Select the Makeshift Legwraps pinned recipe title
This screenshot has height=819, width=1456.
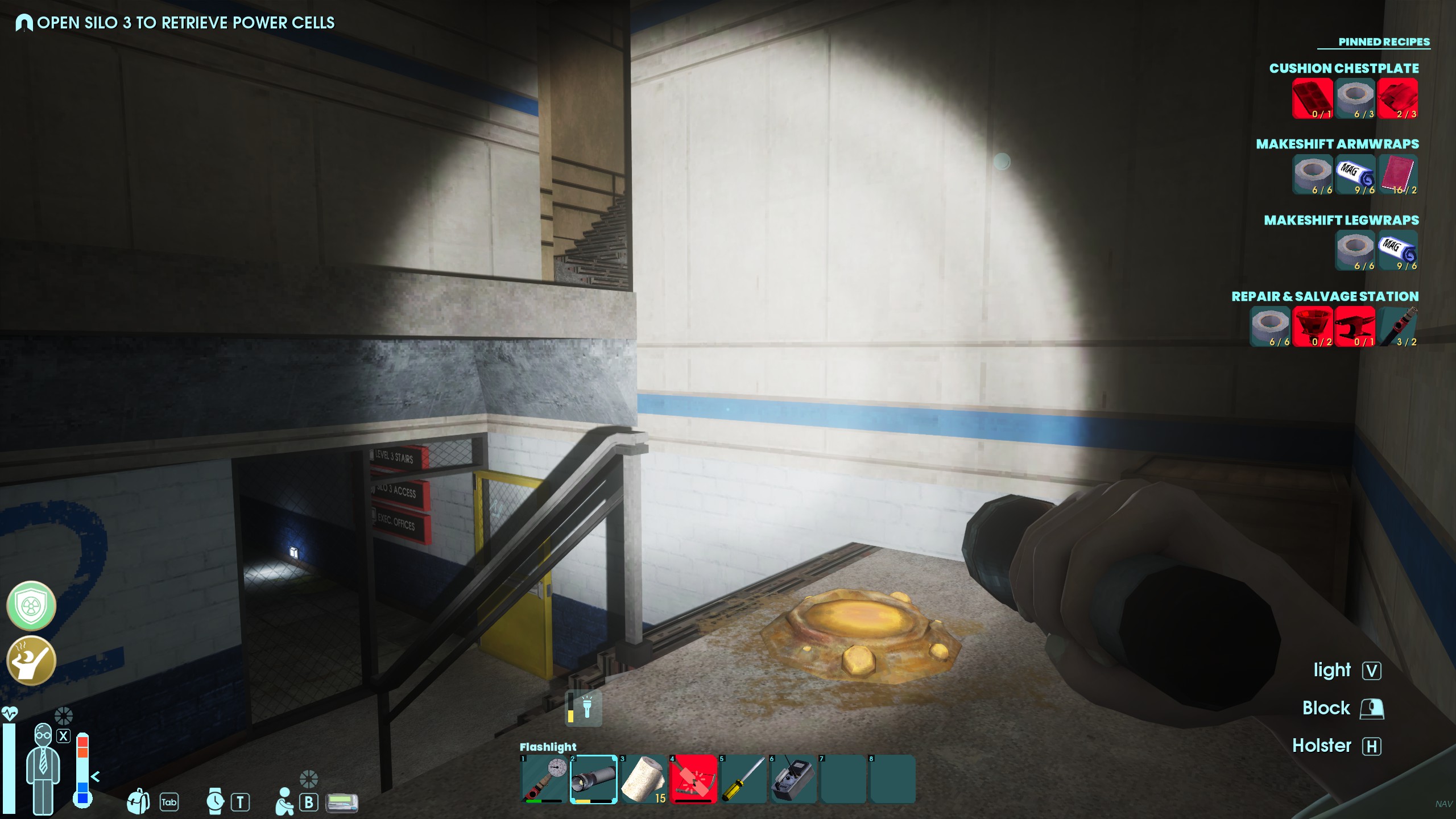1341,220
